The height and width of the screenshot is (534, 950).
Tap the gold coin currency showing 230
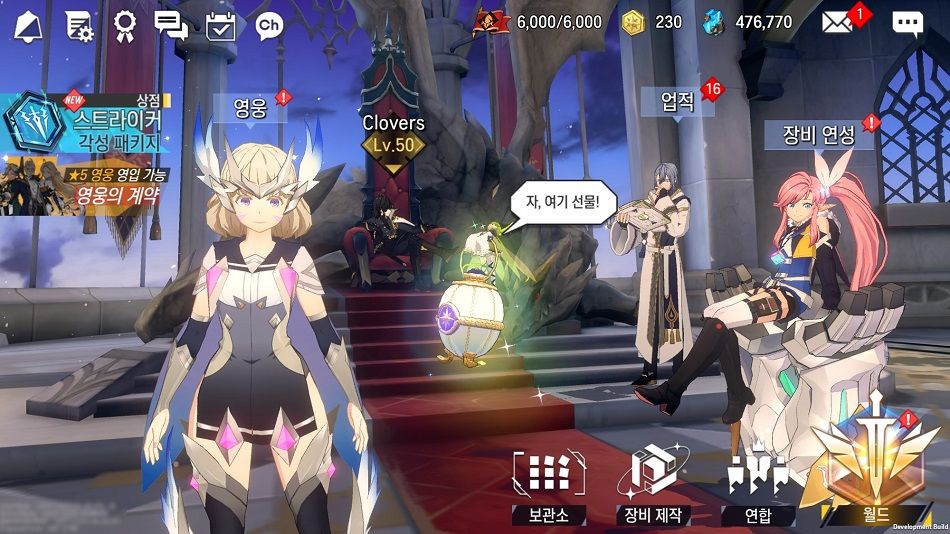(x=654, y=22)
